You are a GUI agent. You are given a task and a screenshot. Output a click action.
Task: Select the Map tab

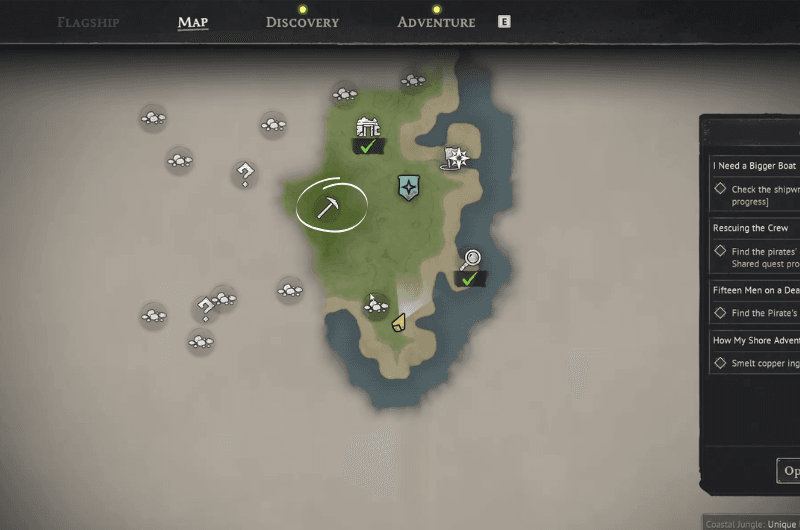coord(193,22)
